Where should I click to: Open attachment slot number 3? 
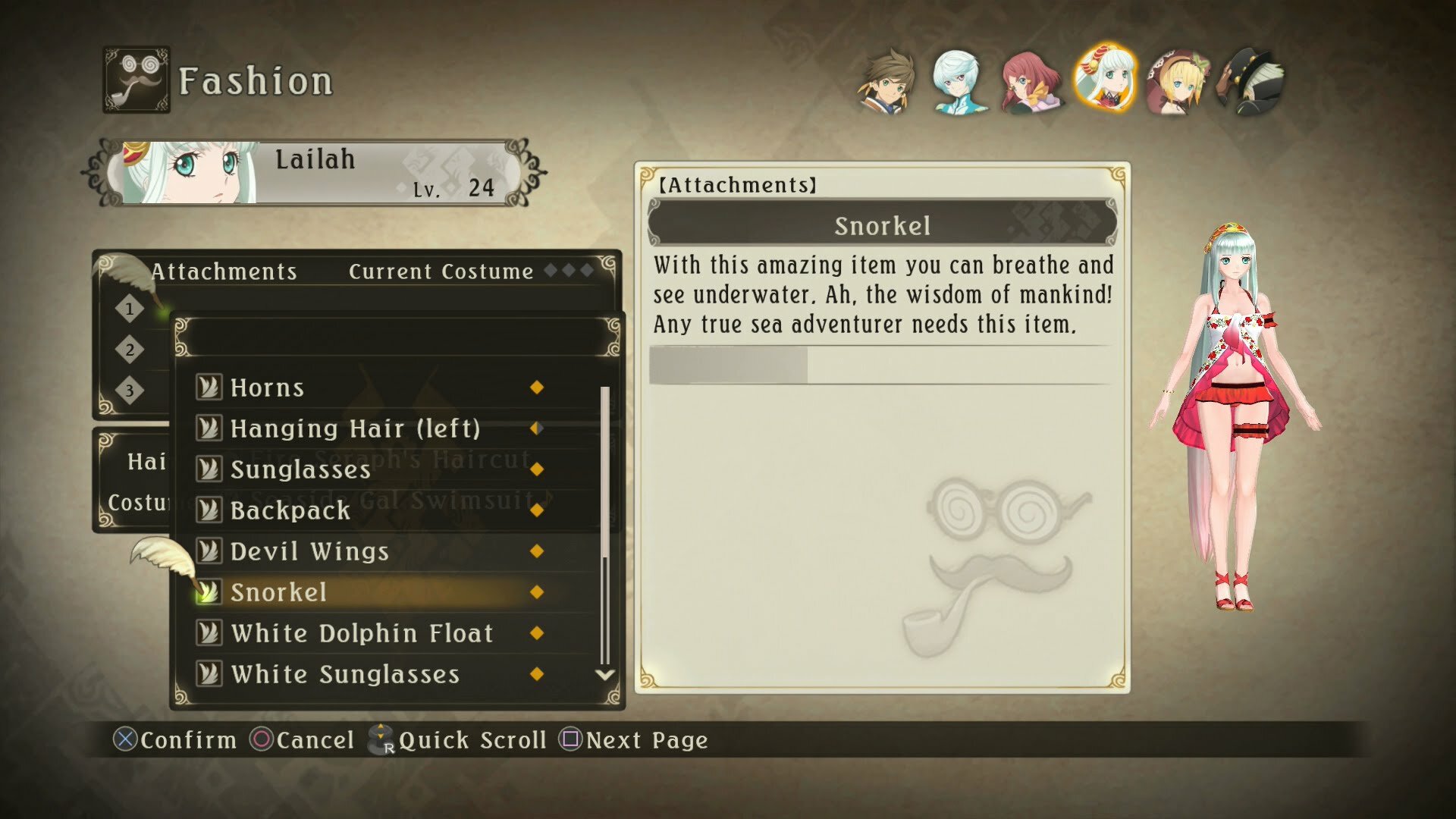[x=130, y=391]
